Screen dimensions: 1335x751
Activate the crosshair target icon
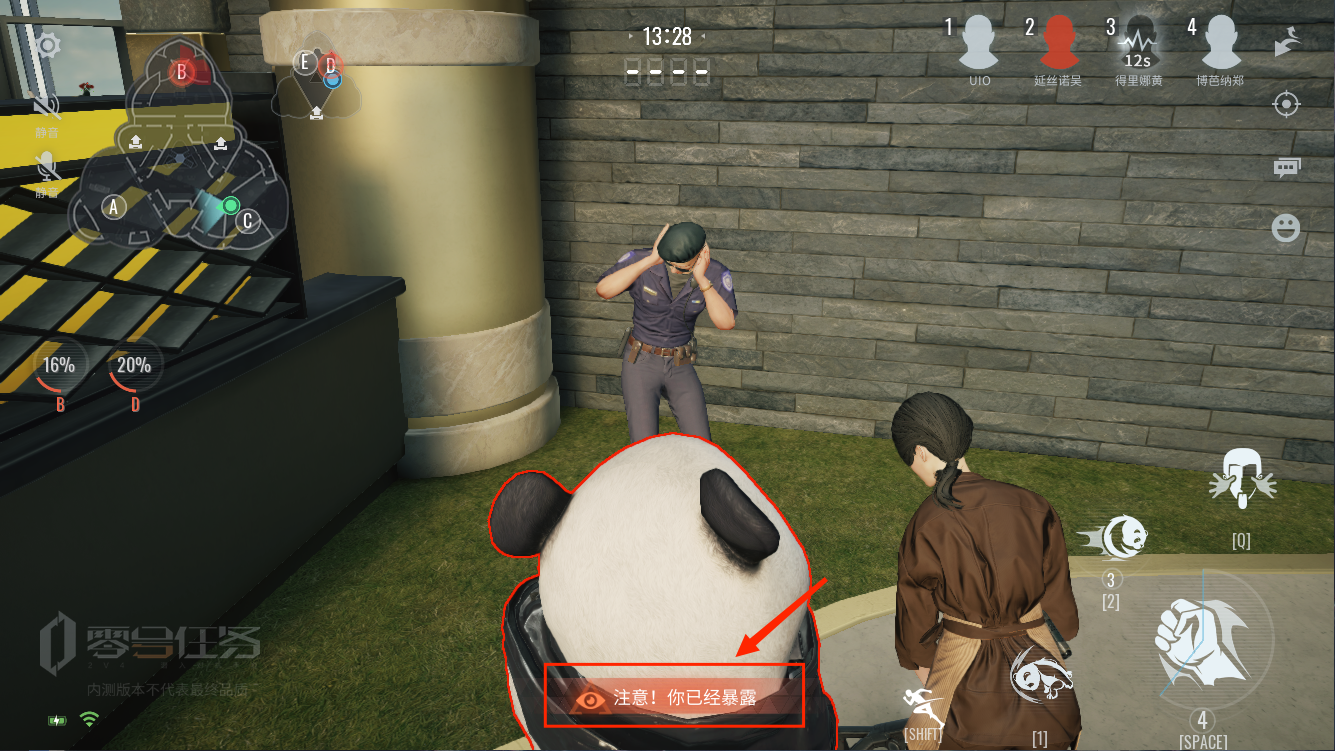click(x=1286, y=104)
